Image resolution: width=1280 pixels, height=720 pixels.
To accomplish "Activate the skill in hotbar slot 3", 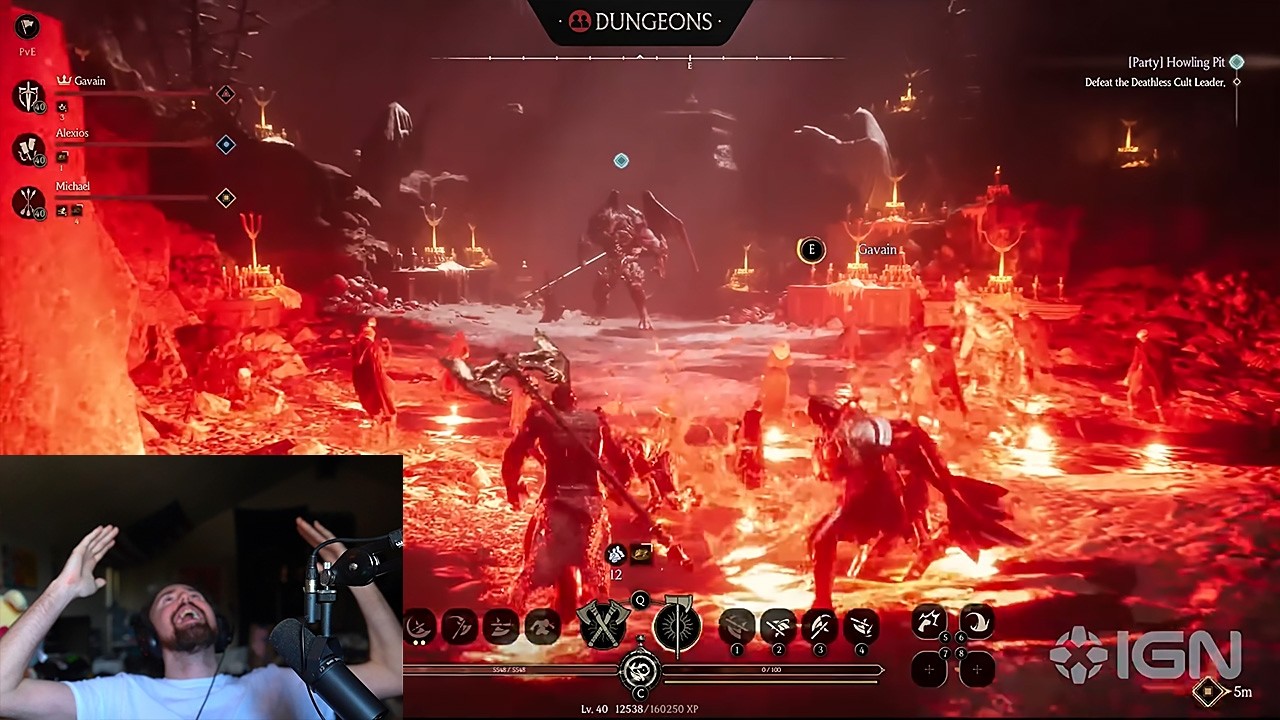I will [x=819, y=626].
